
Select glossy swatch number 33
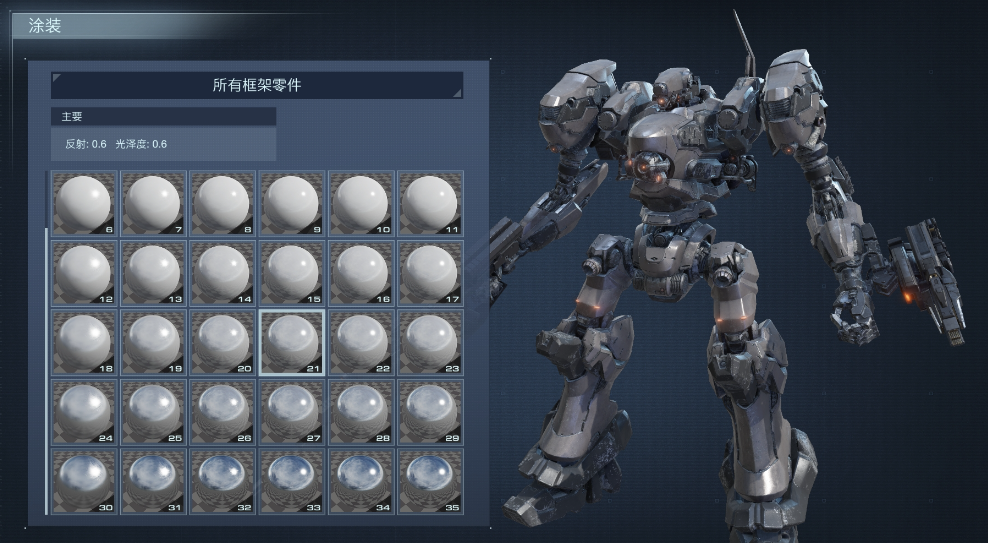(x=292, y=480)
